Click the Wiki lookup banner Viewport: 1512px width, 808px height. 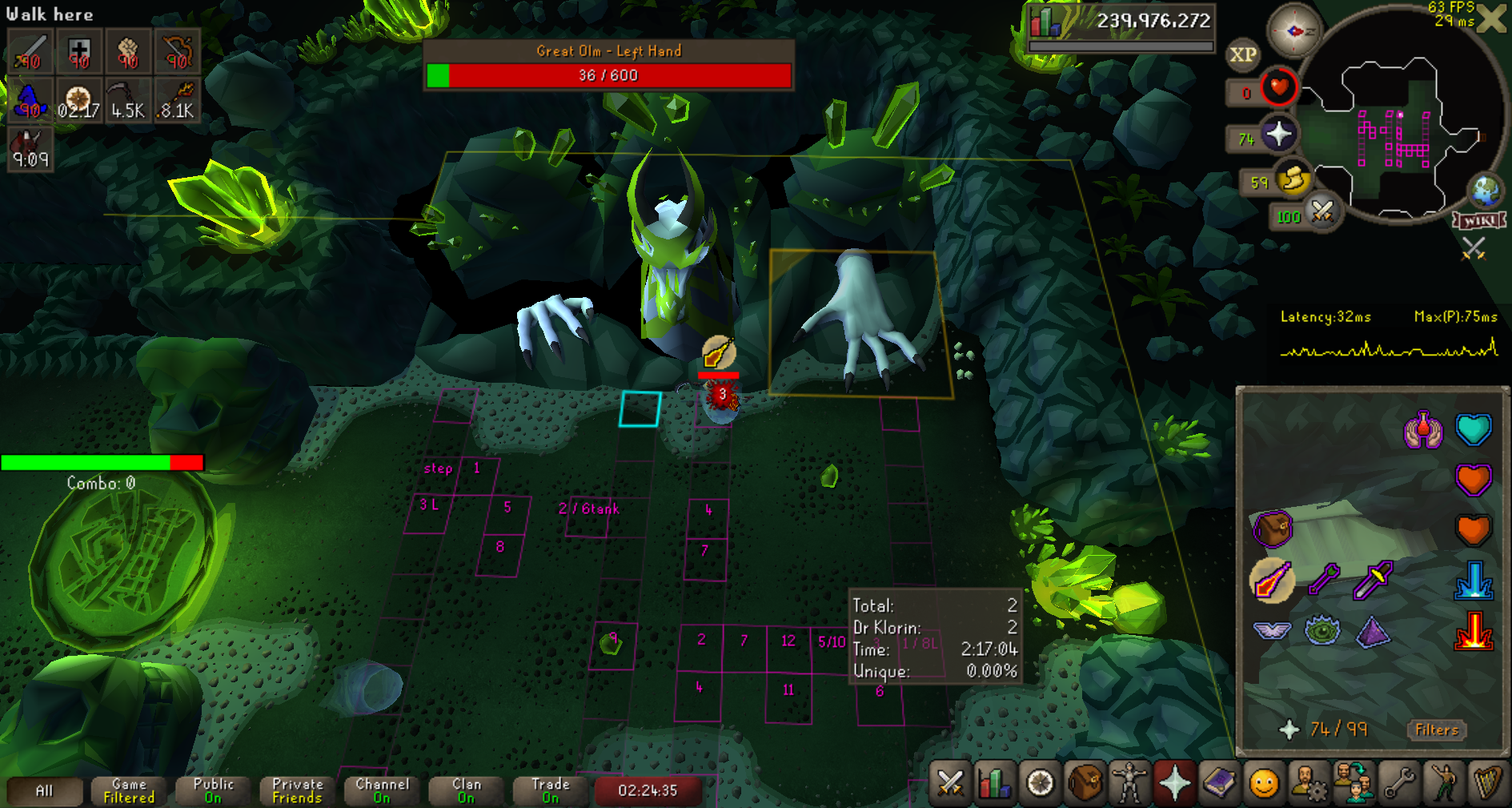pos(1479,220)
